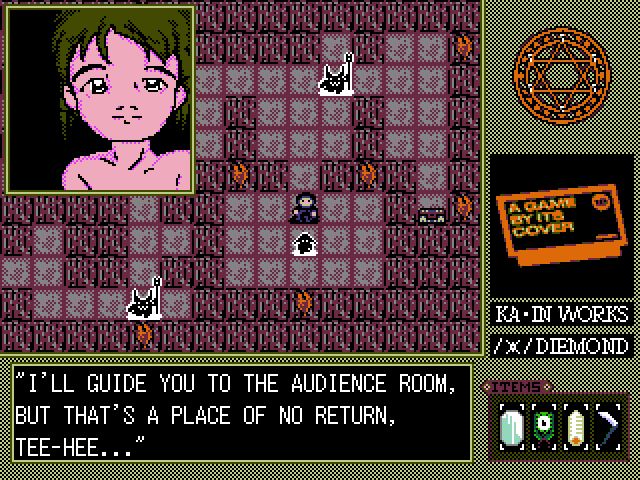Select the green eyeball item slot
Screen dimensions: 640x480
(x=543, y=426)
